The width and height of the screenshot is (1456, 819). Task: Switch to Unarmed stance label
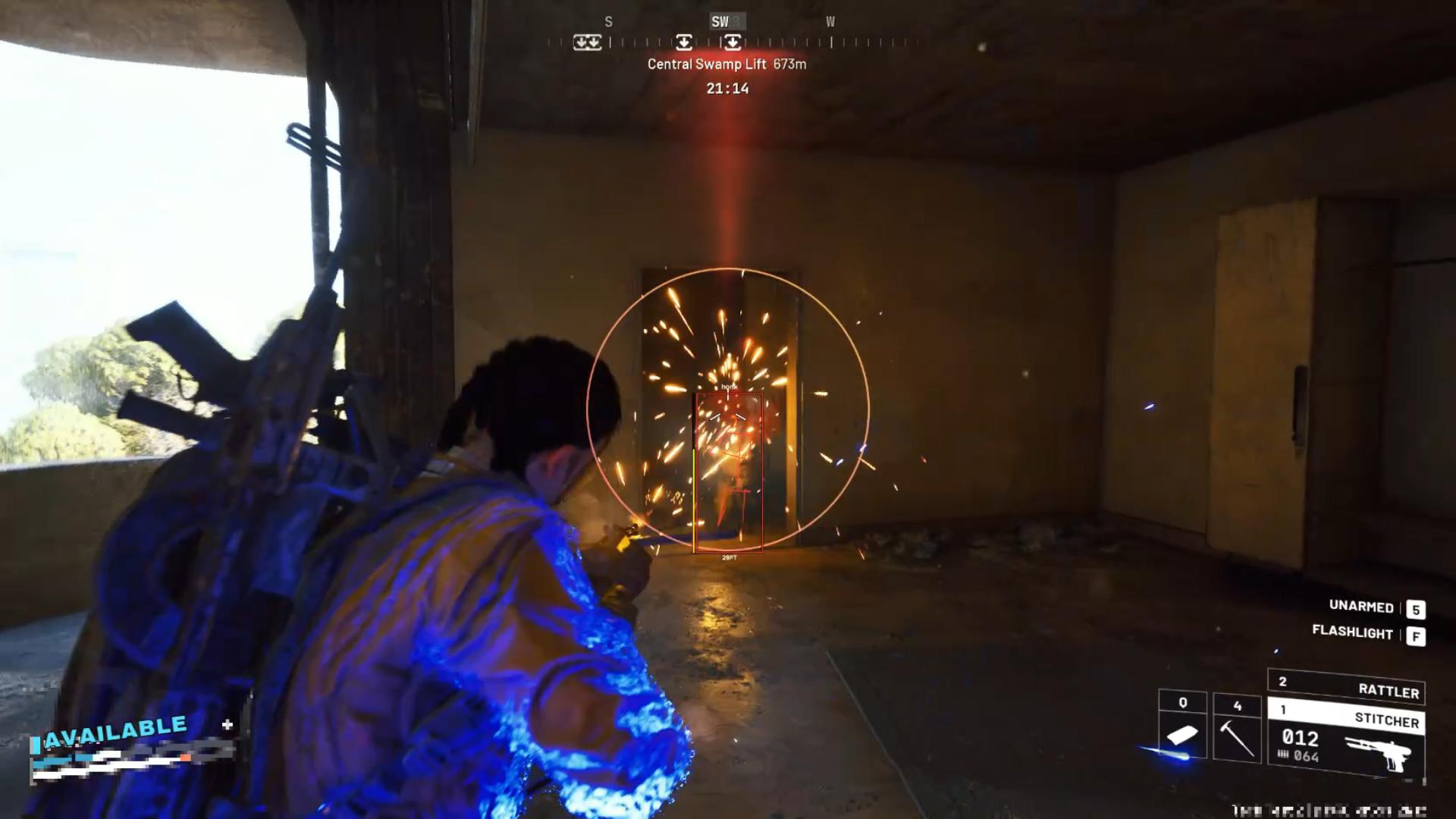(x=1361, y=607)
